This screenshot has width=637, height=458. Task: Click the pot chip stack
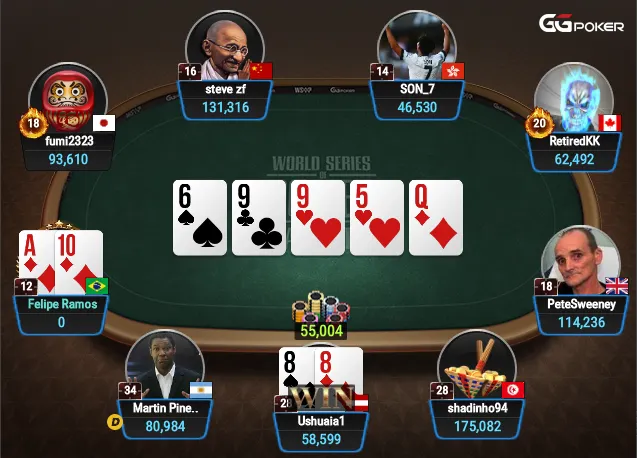coord(320,308)
